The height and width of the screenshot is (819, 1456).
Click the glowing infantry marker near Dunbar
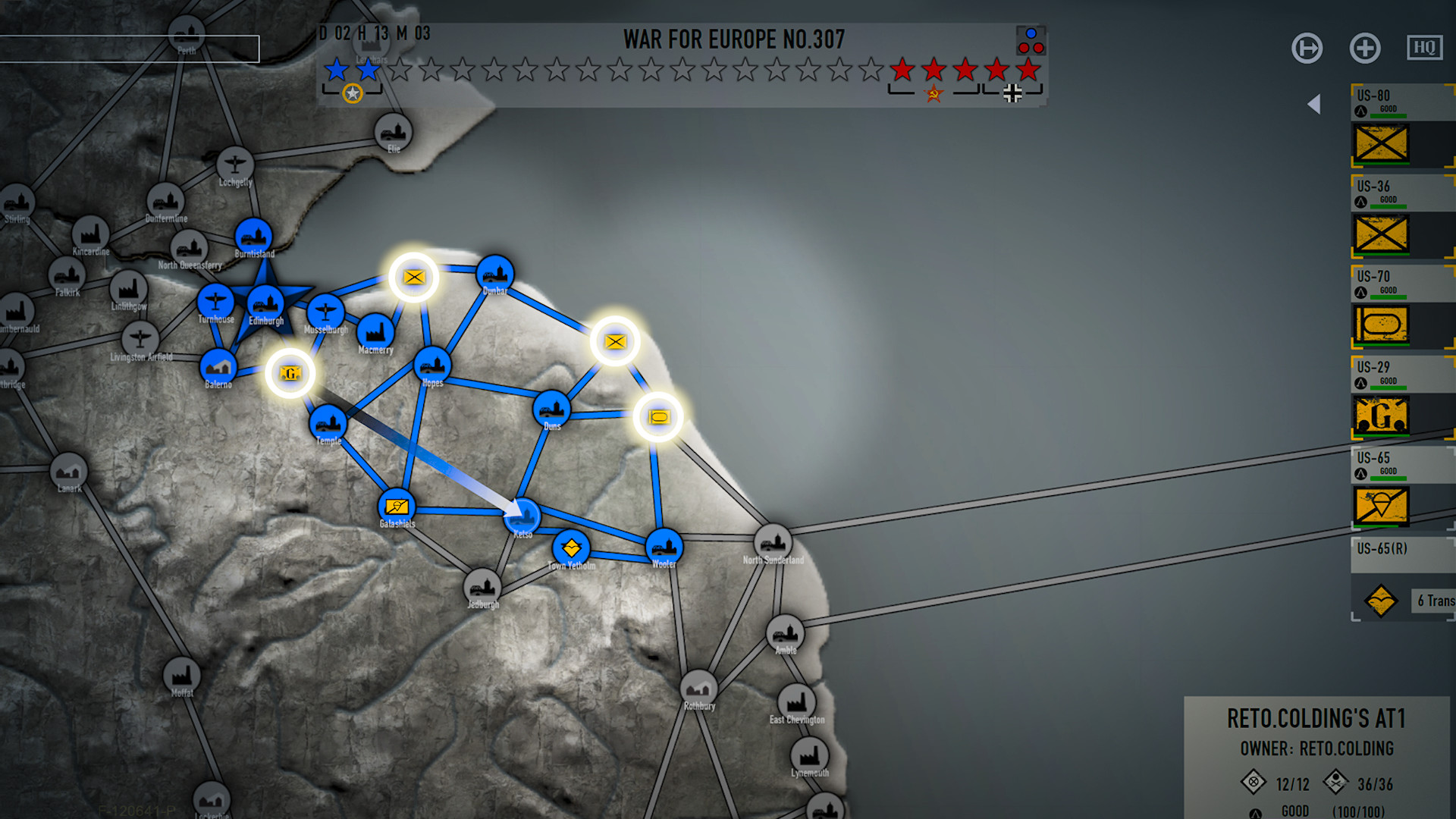[x=414, y=278]
